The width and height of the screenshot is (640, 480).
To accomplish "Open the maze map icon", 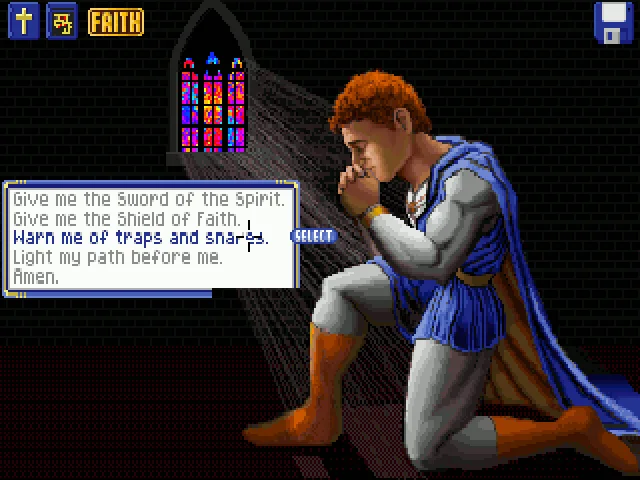I will 62,22.
